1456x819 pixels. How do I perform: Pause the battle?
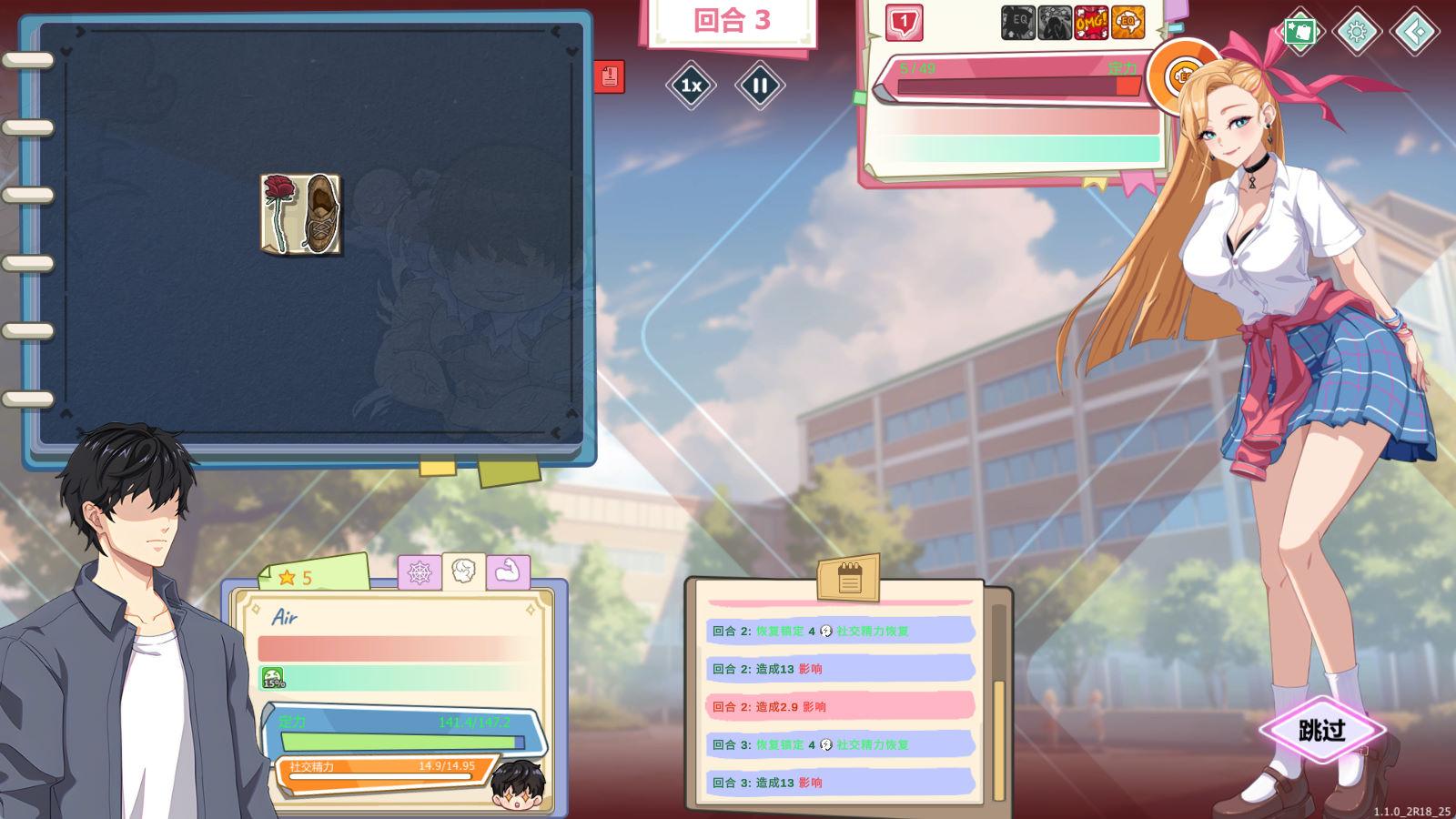pyautogui.click(x=760, y=86)
